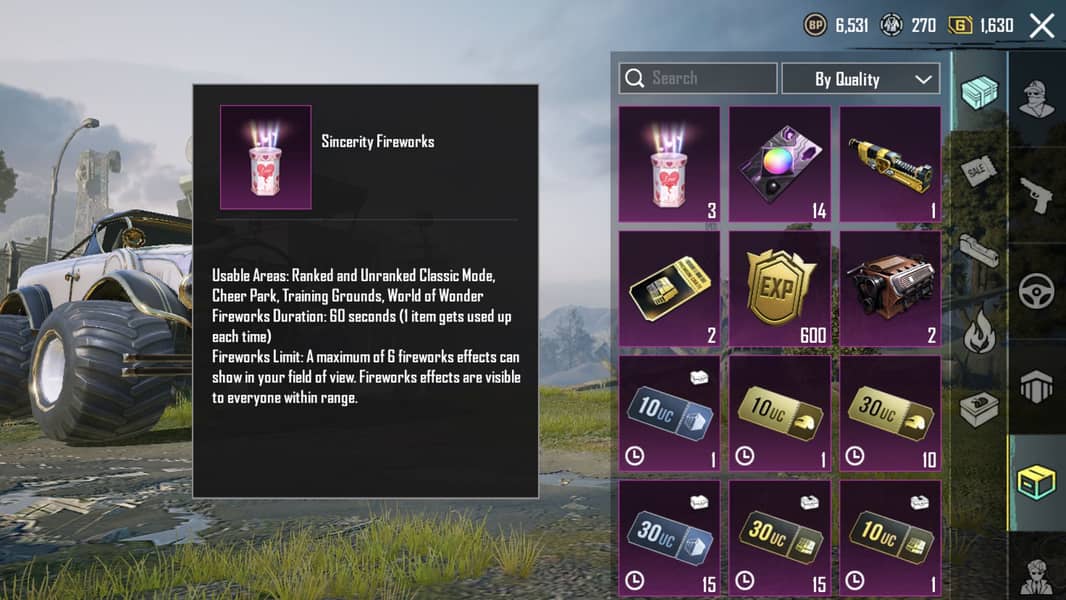
Task: Switch to the pistol weapons tab
Action: (1037, 195)
